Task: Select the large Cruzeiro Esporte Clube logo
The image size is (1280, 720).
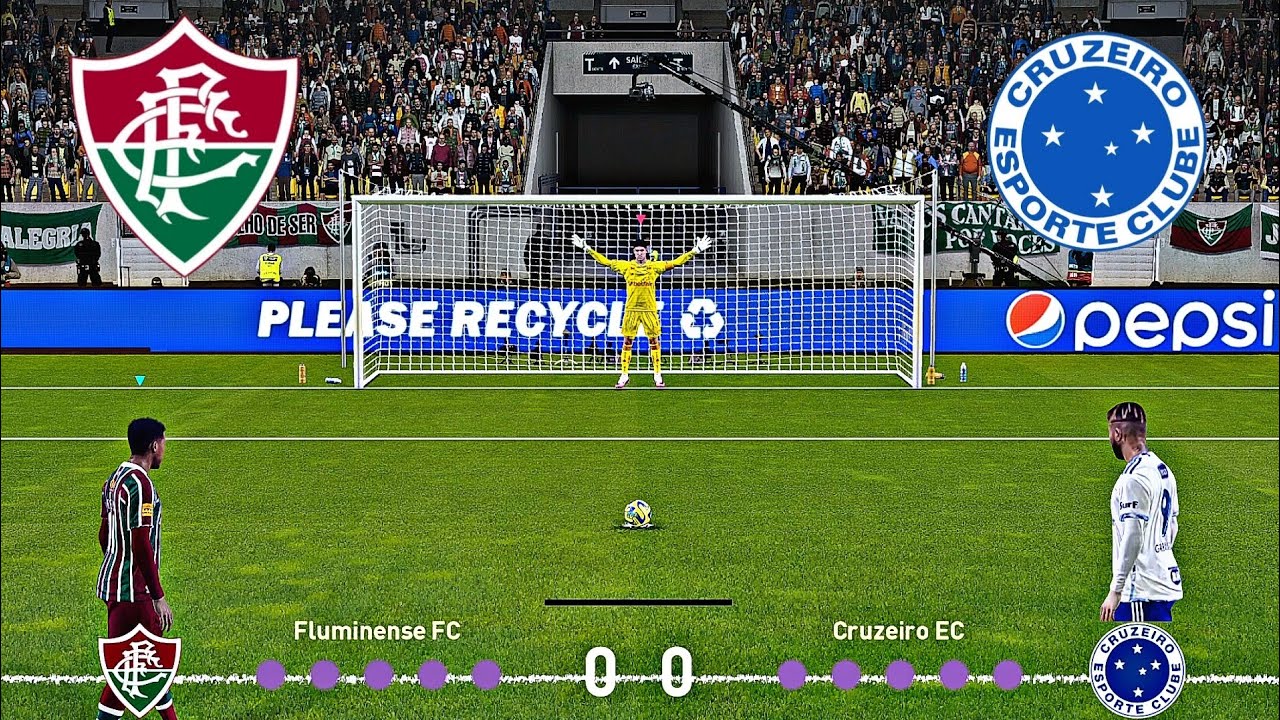Action: [x=1096, y=141]
